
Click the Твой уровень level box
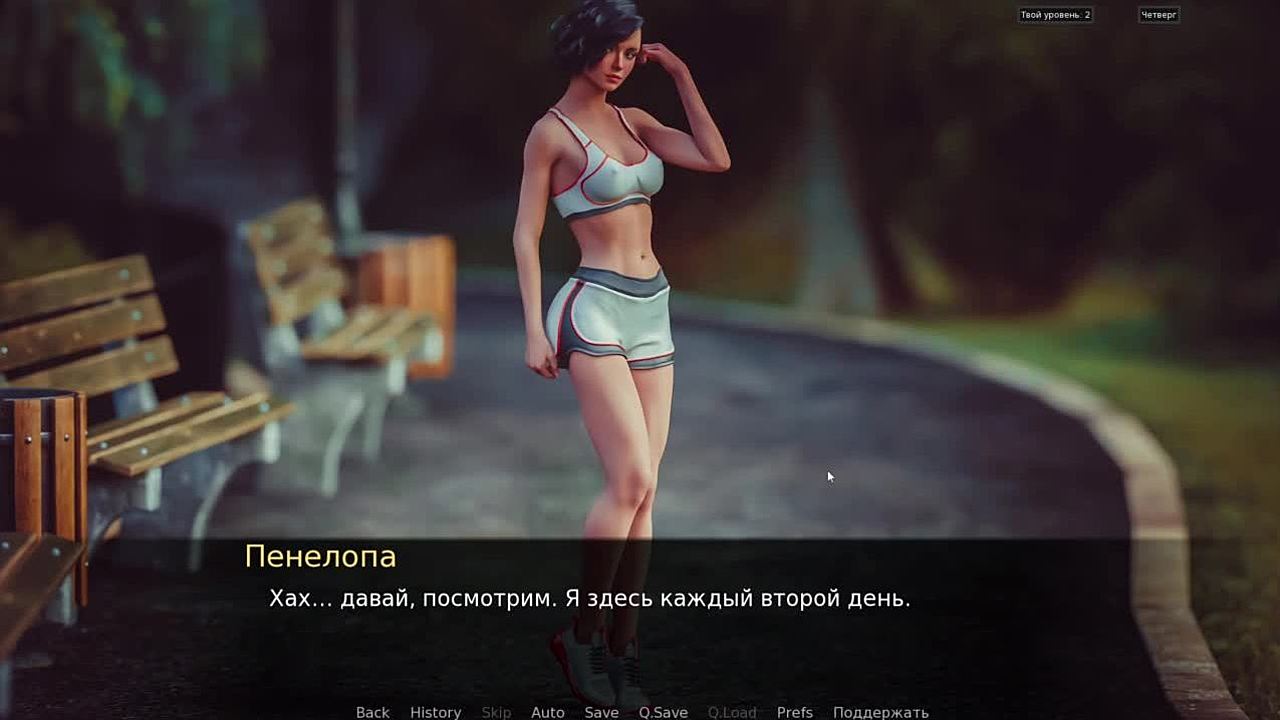(x=1055, y=15)
